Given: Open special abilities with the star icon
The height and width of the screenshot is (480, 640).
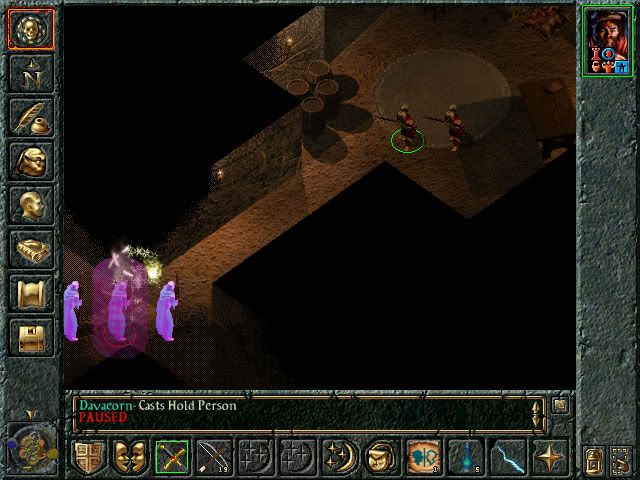Looking at the screenshot, I should (x=549, y=456).
